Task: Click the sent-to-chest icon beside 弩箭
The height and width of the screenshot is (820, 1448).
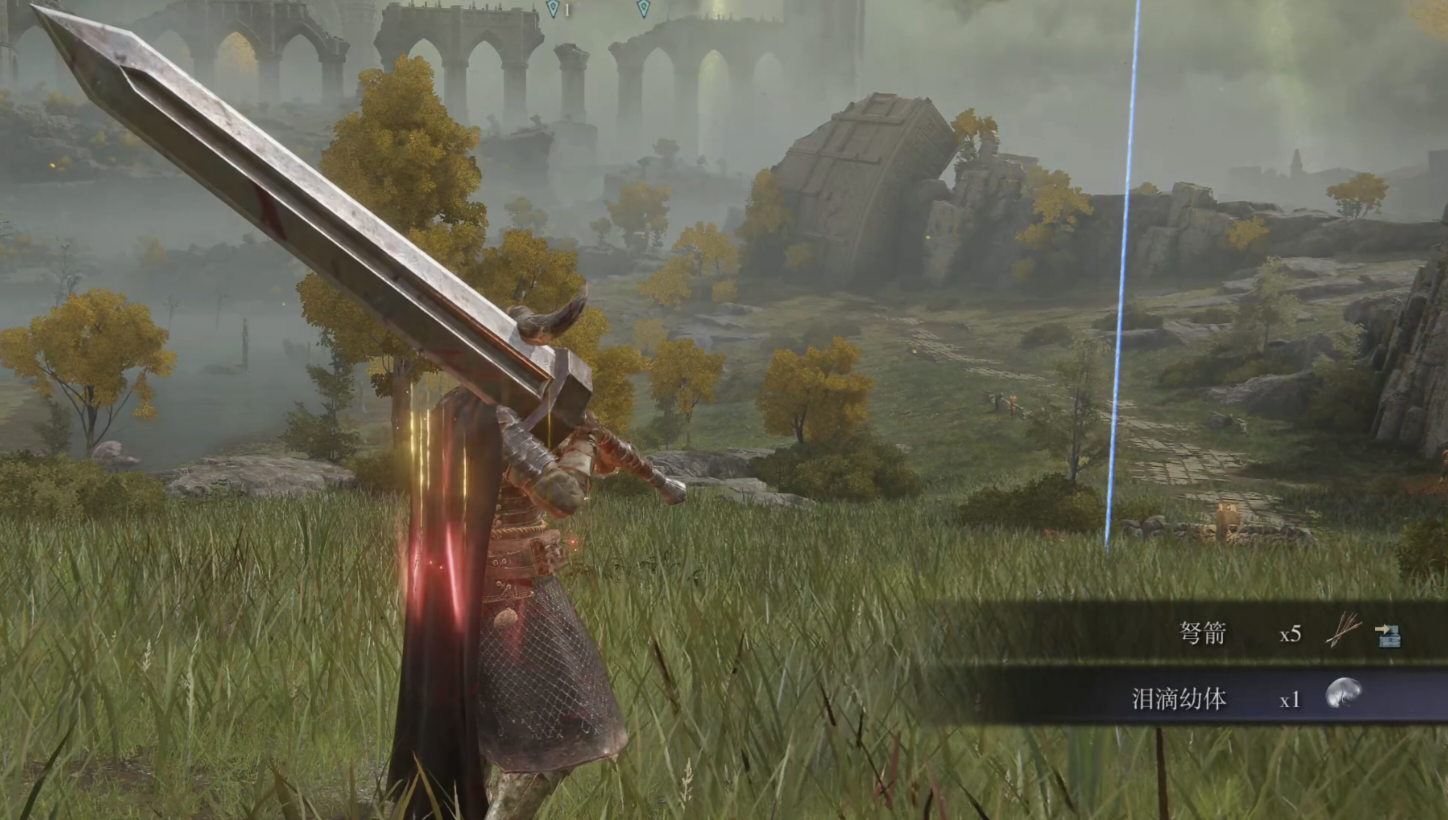Action: click(x=1387, y=635)
